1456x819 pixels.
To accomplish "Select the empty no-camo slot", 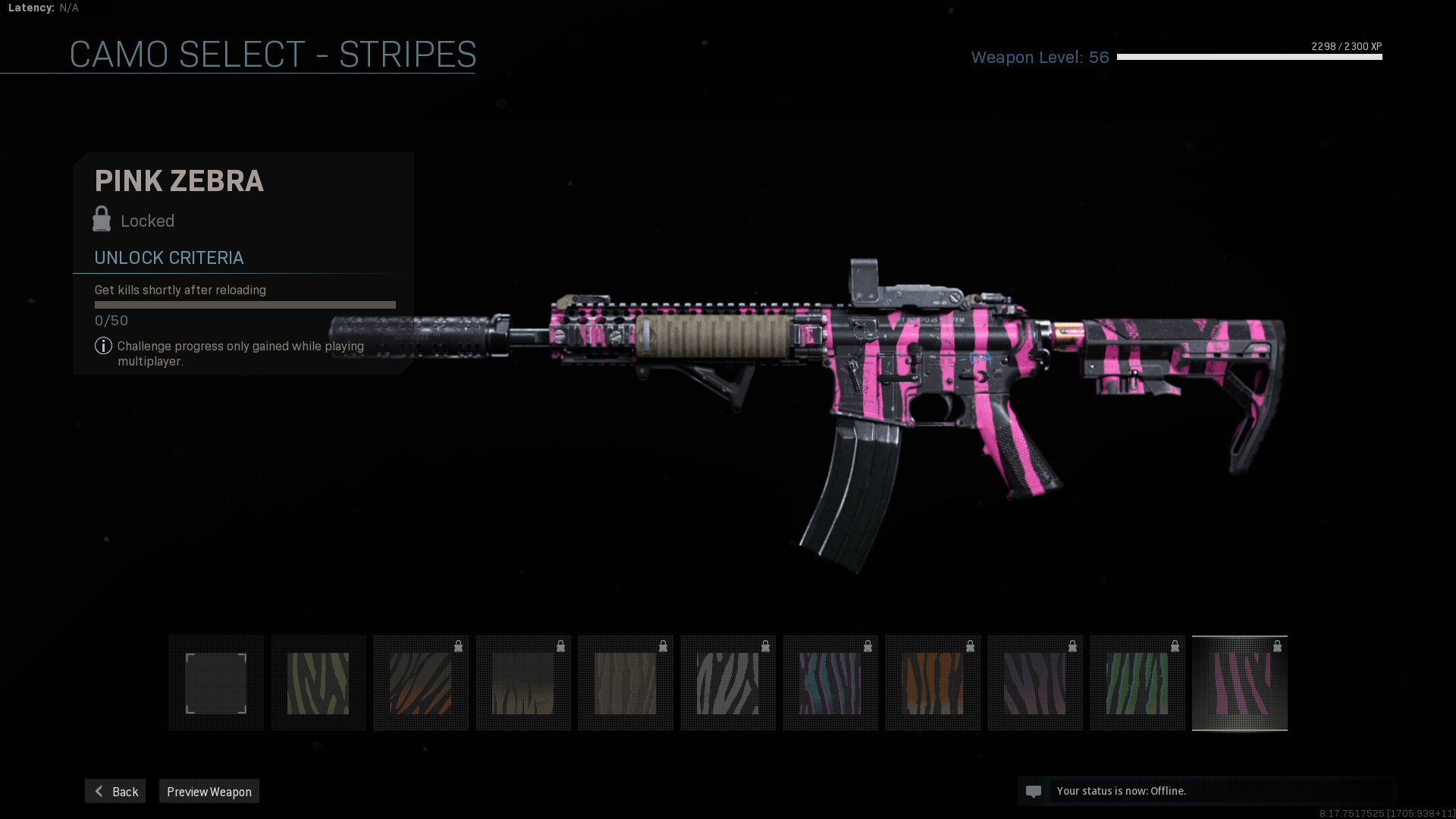I will tap(216, 683).
